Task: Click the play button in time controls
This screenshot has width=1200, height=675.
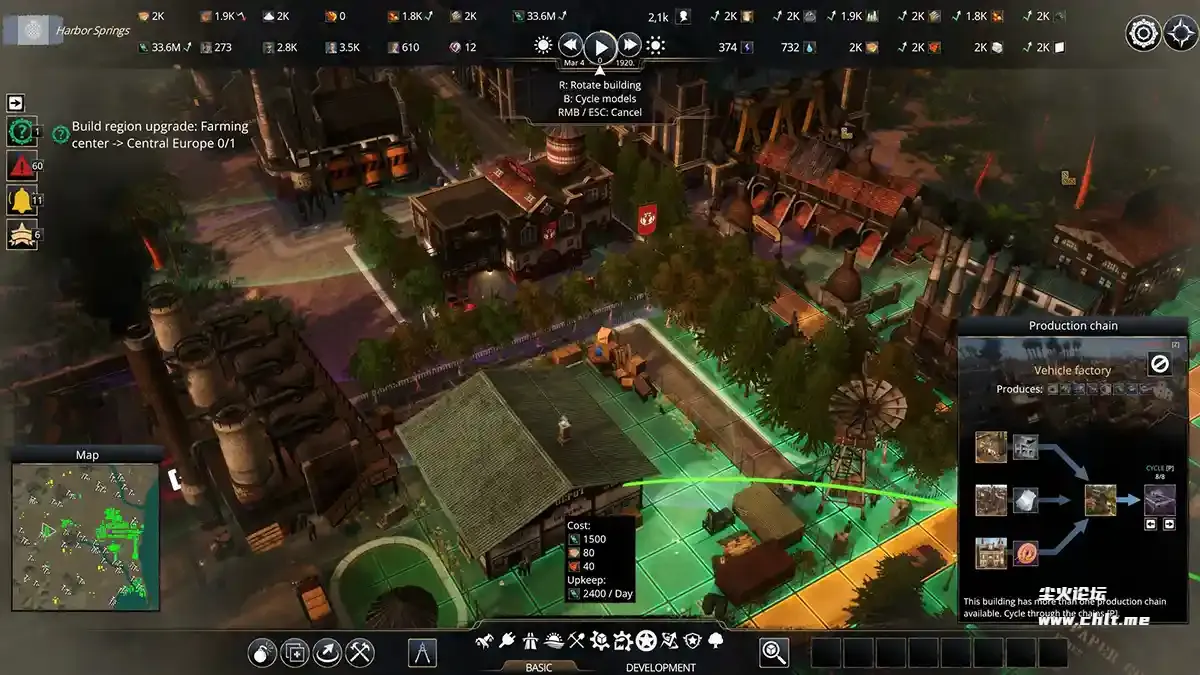Action: click(x=600, y=45)
